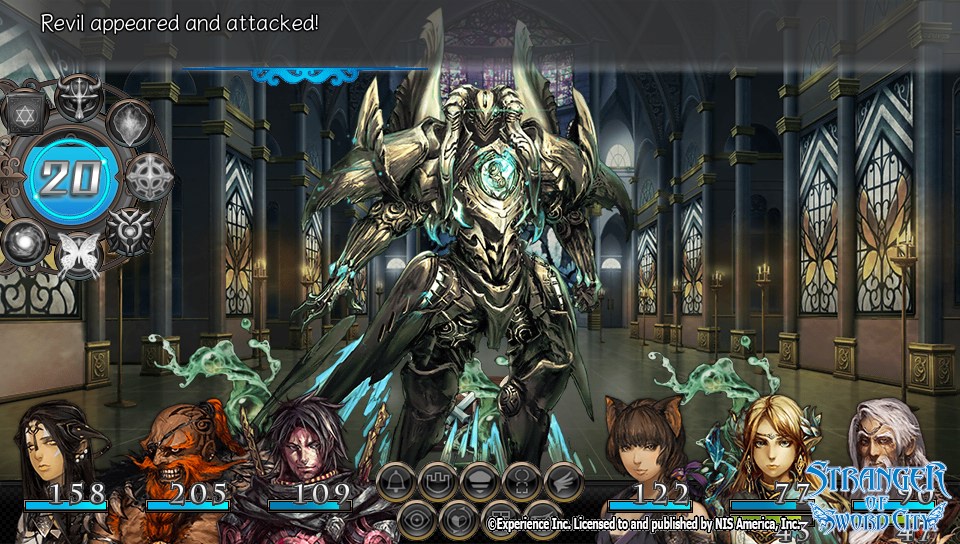This screenshot has width=960, height=544.
Task: Click the target brackets status icon
Action: coord(522,482)
